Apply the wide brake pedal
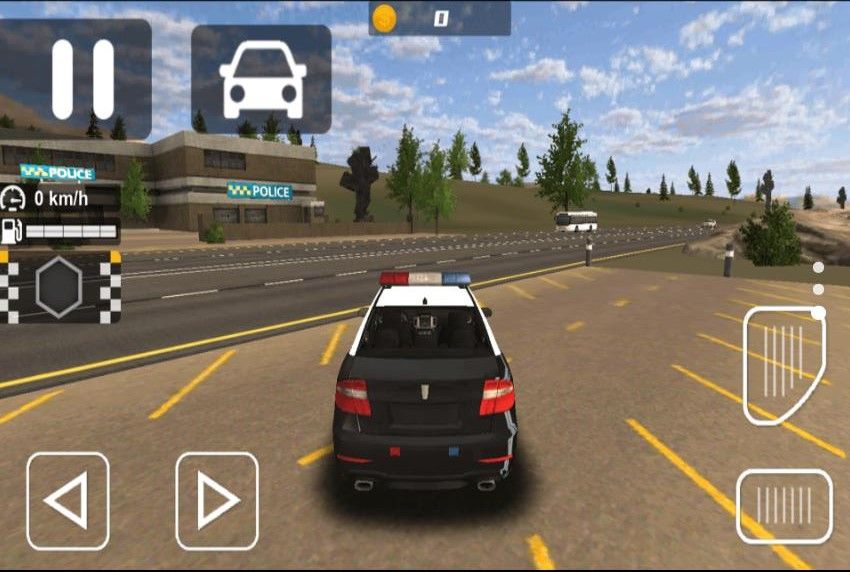 [784, 506]
